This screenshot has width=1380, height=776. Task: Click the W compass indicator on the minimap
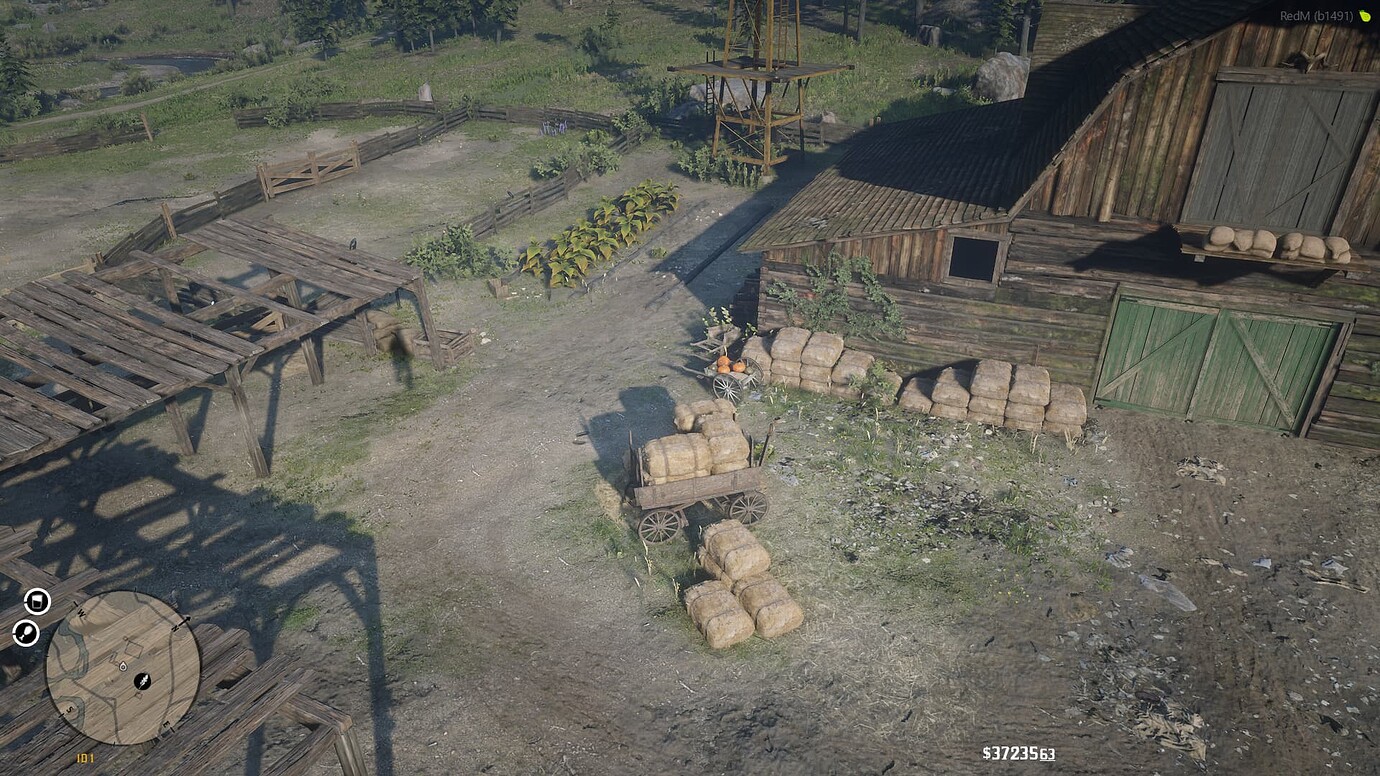click(x=81, y=612)
